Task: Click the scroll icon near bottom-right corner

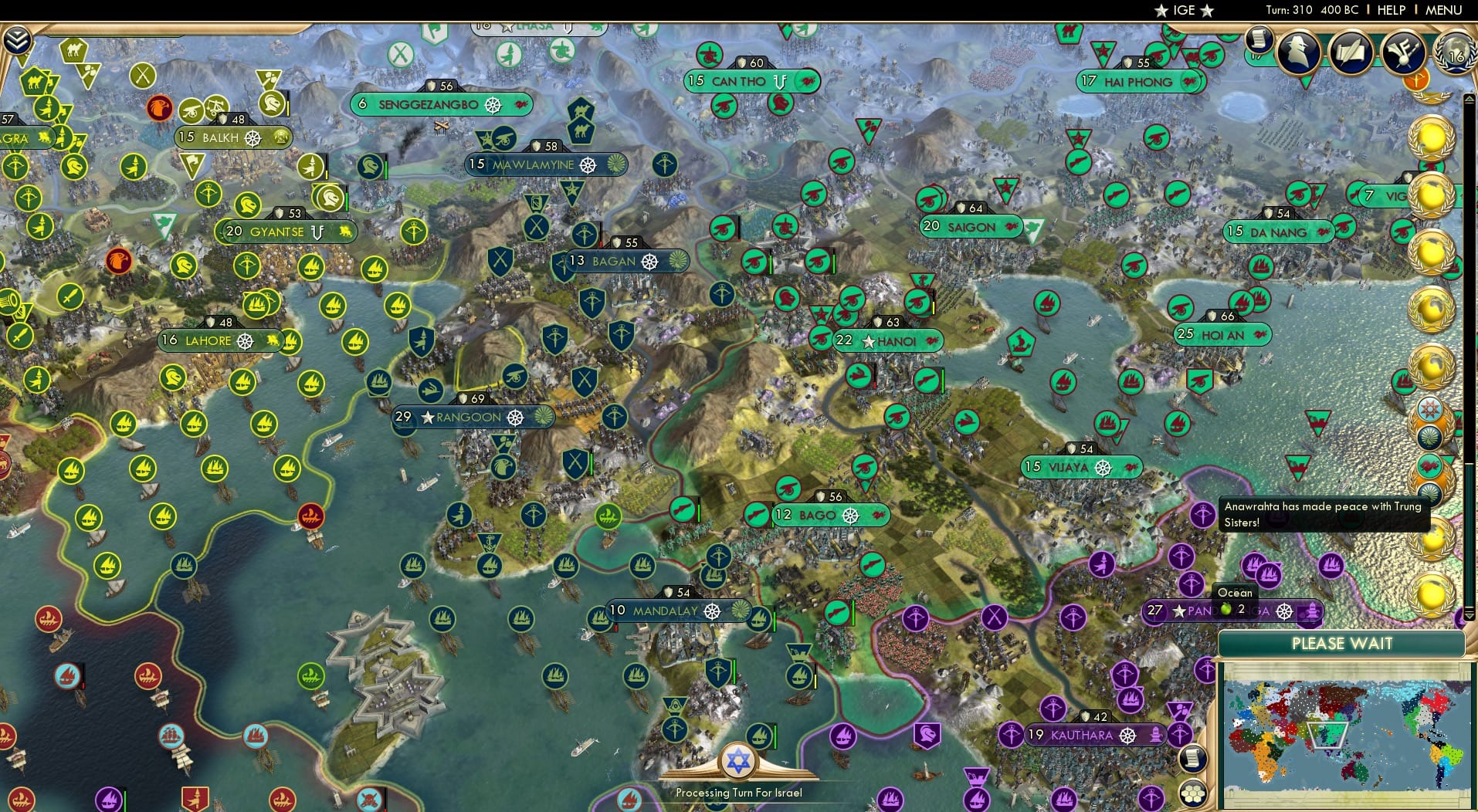Action: pyautogui.click(x=1193, y=759)
